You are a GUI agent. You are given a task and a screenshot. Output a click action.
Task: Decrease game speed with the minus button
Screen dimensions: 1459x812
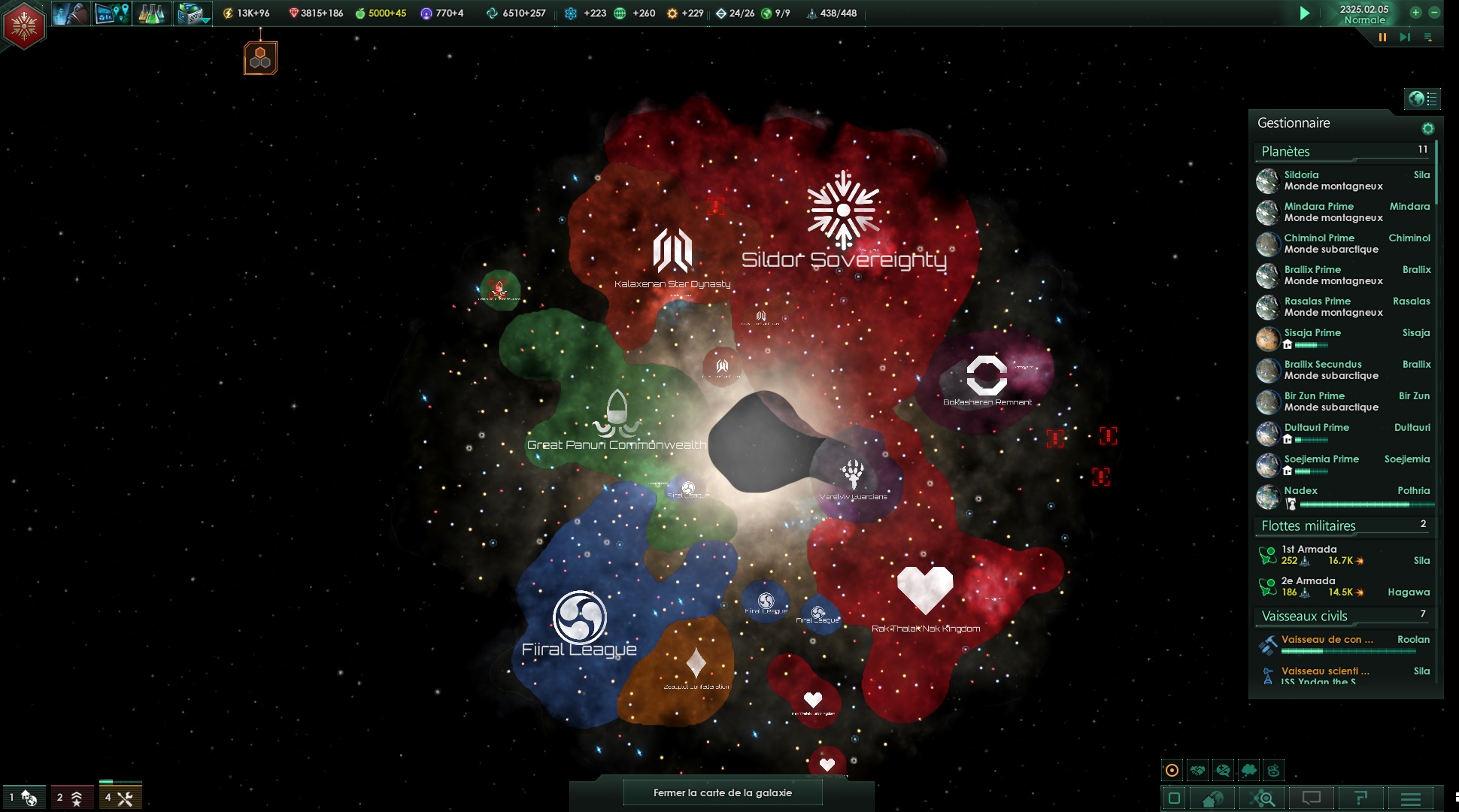click(x=1434, y=13)
